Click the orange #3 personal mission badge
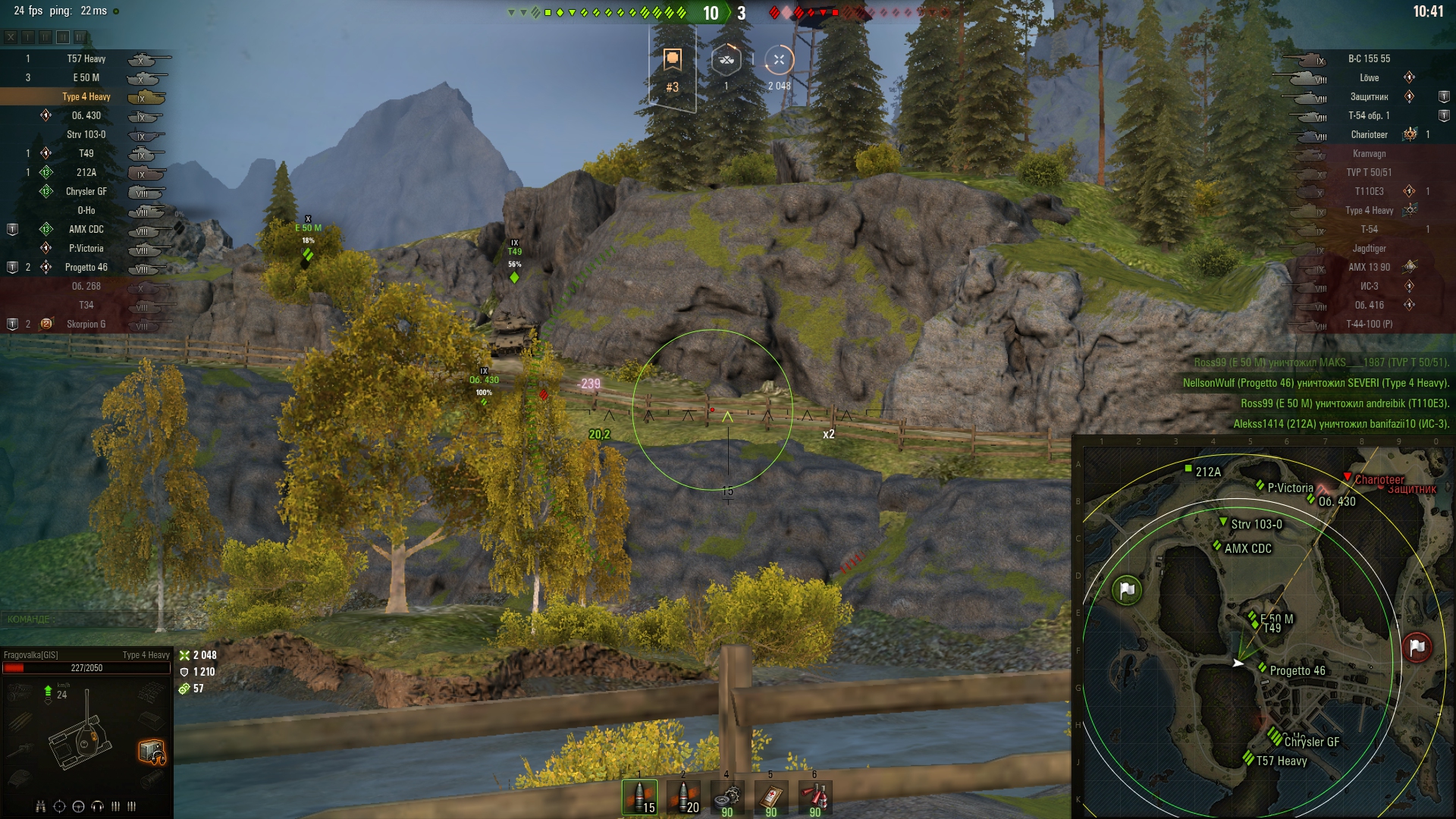Viewport: 1456px width, 819px height. point(672,68)
